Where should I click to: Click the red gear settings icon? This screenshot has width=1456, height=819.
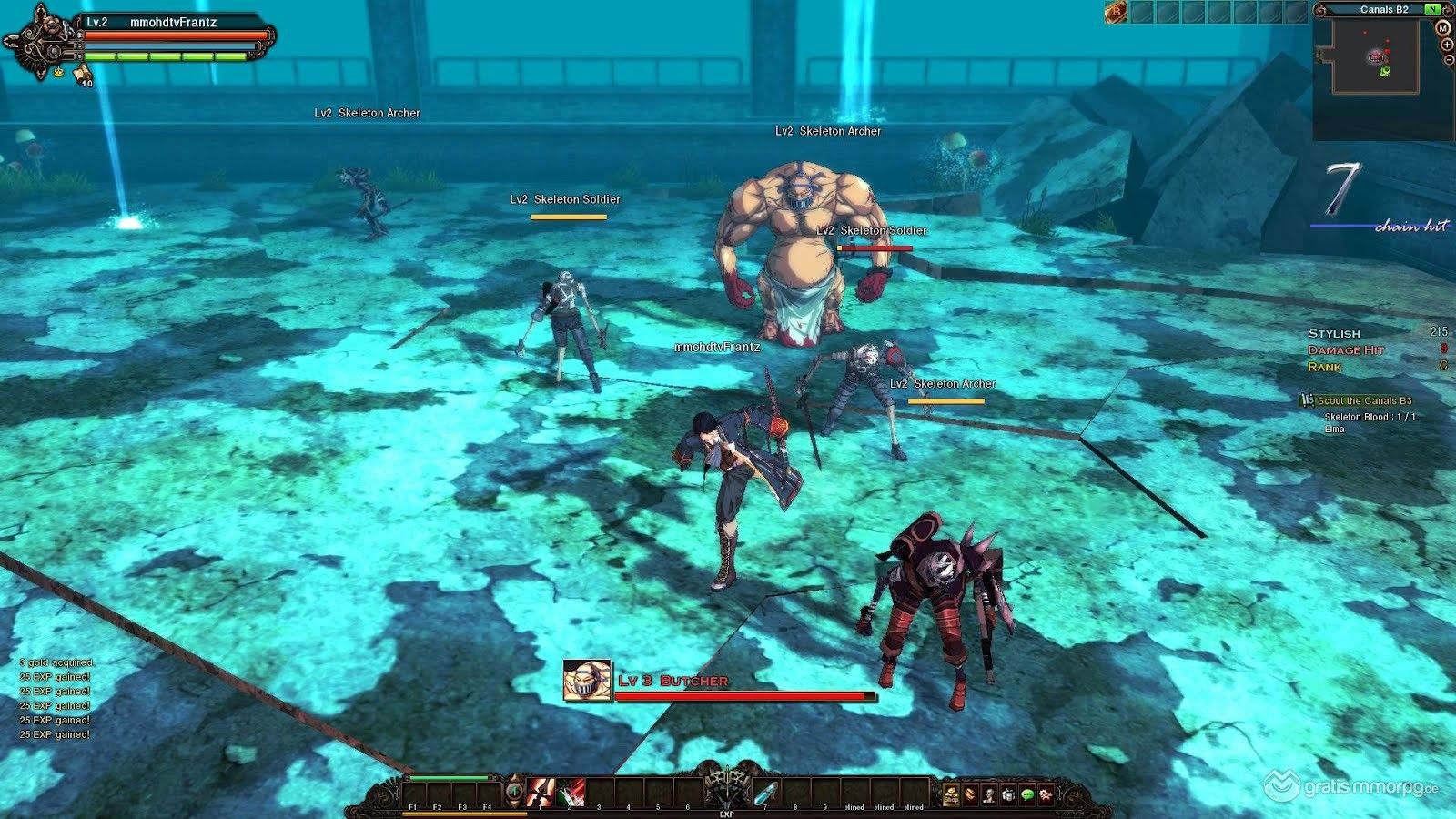click(1046, 794)
